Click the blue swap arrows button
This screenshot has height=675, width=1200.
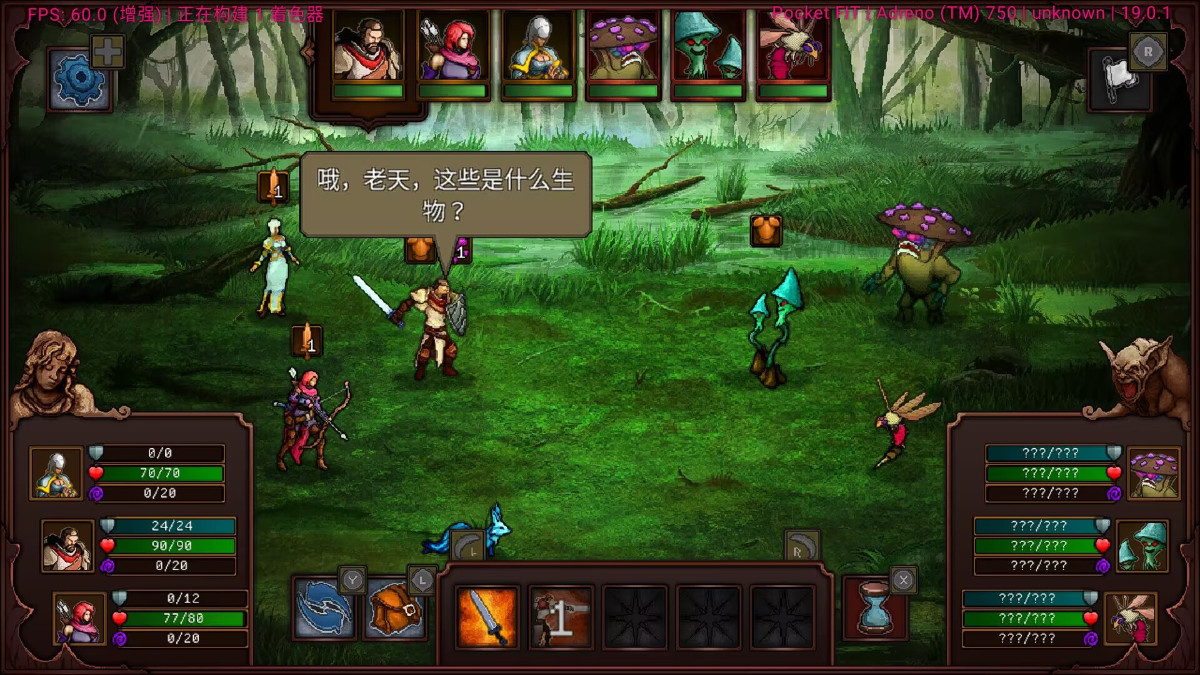[323, 610]
